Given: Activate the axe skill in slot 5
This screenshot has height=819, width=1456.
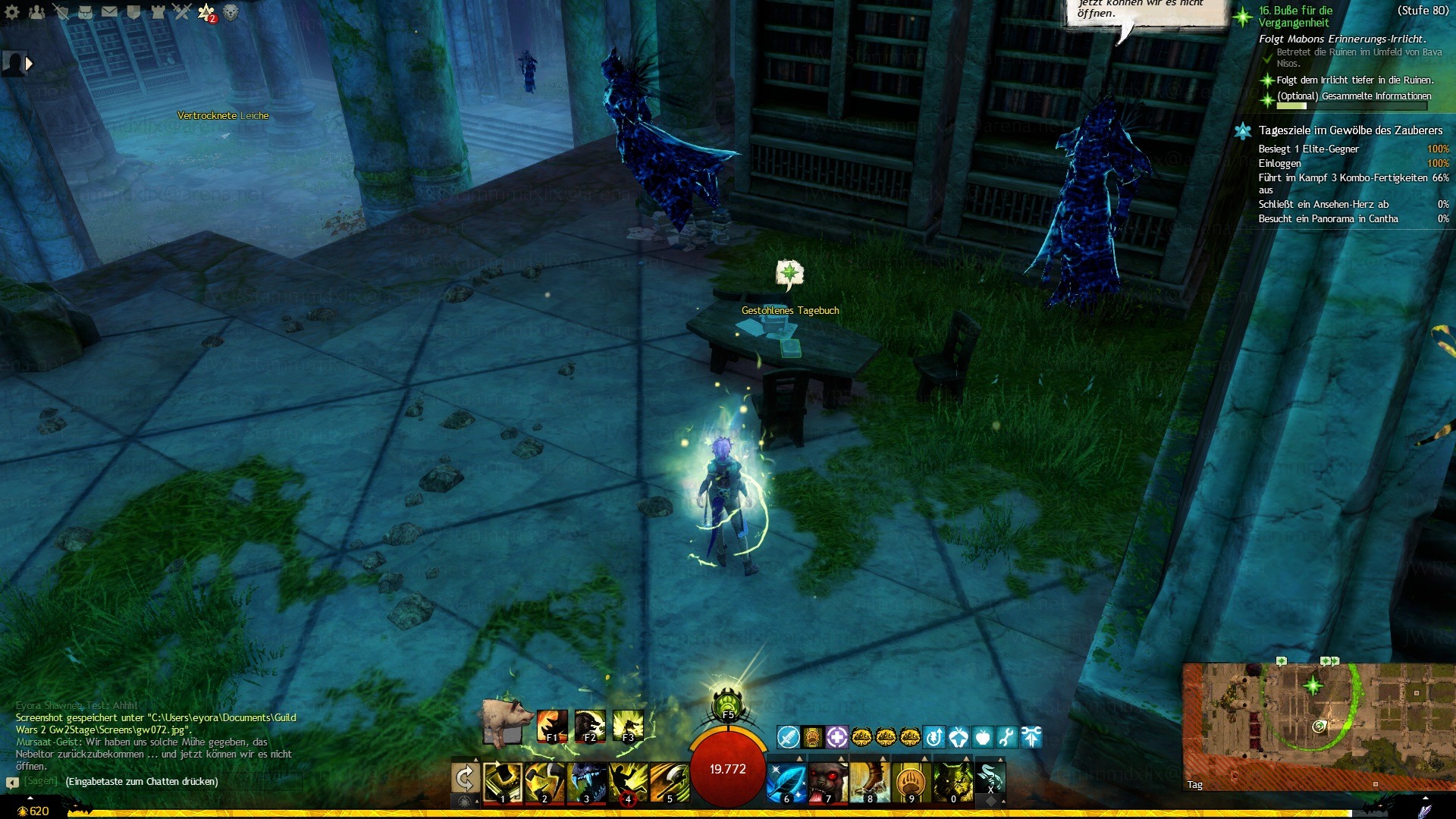Looking at the screenshot, I should tap(670, 782).
